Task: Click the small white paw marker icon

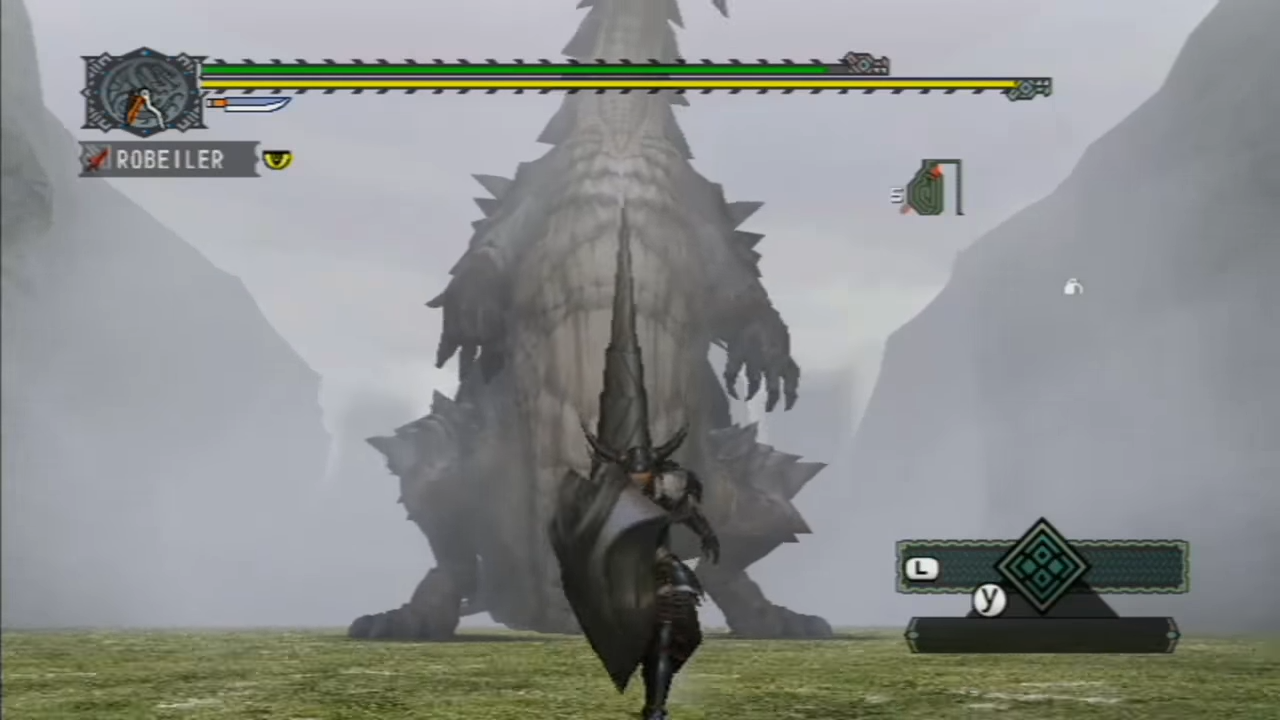Action: (x=1072, y=288)
